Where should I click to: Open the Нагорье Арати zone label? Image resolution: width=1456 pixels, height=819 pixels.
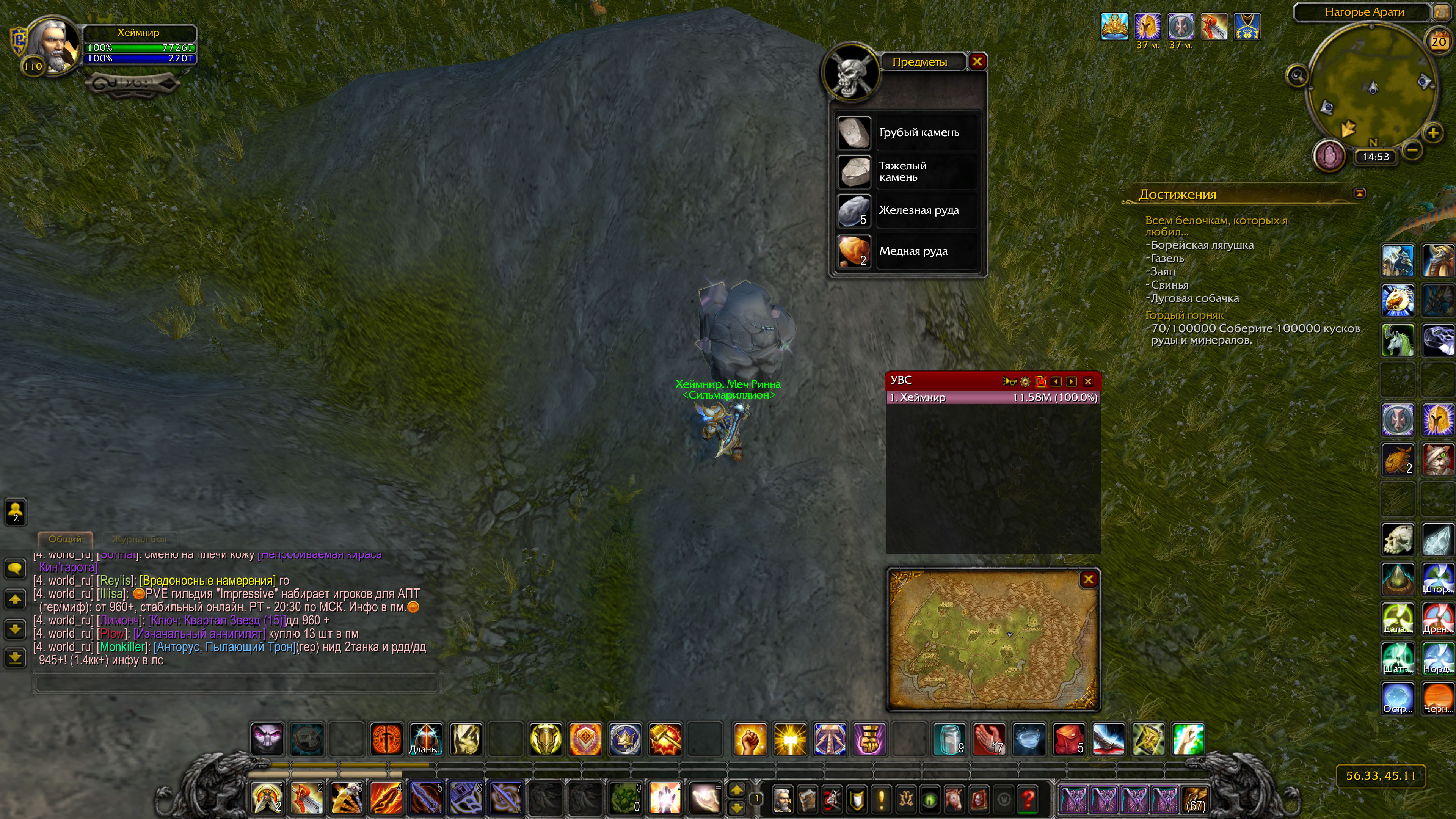point(1364,12)
